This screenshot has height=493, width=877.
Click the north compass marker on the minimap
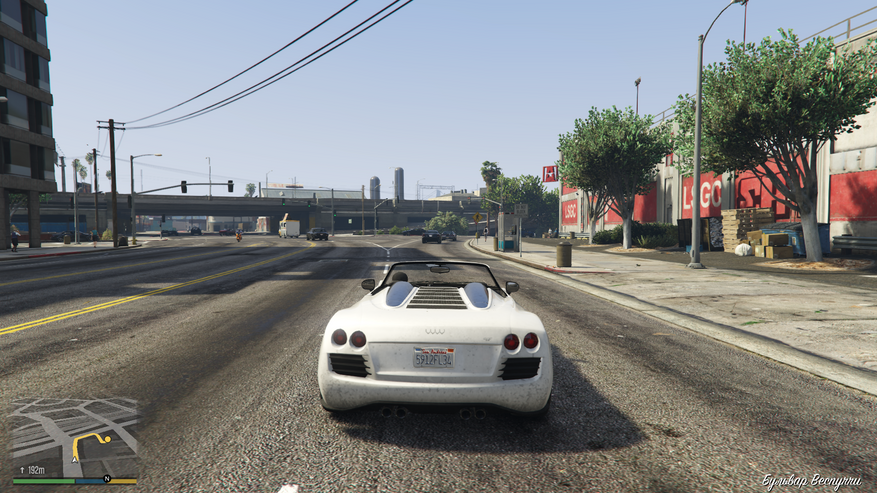(x=107, y=479)
